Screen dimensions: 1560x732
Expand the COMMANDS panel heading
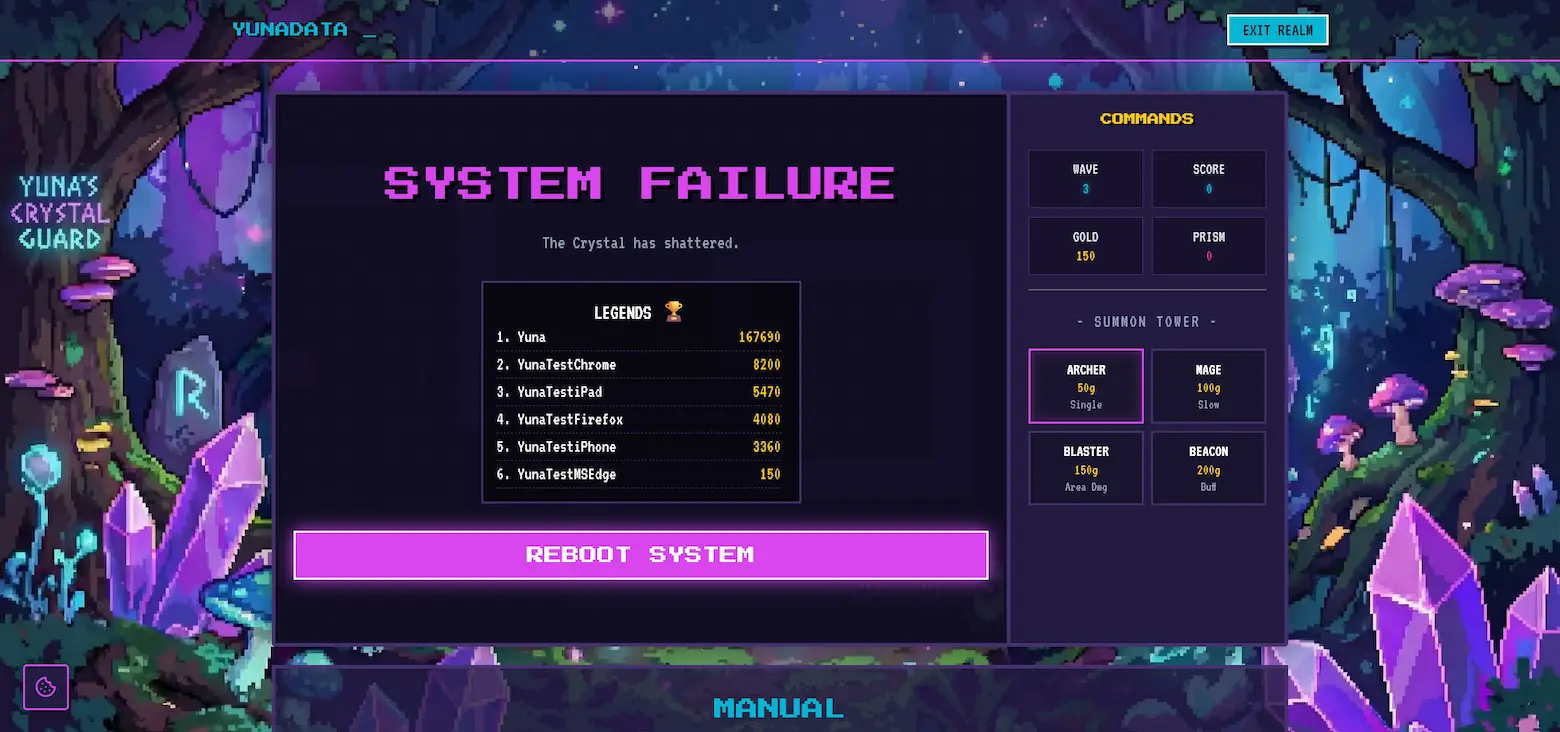[x=1146, y=118]
